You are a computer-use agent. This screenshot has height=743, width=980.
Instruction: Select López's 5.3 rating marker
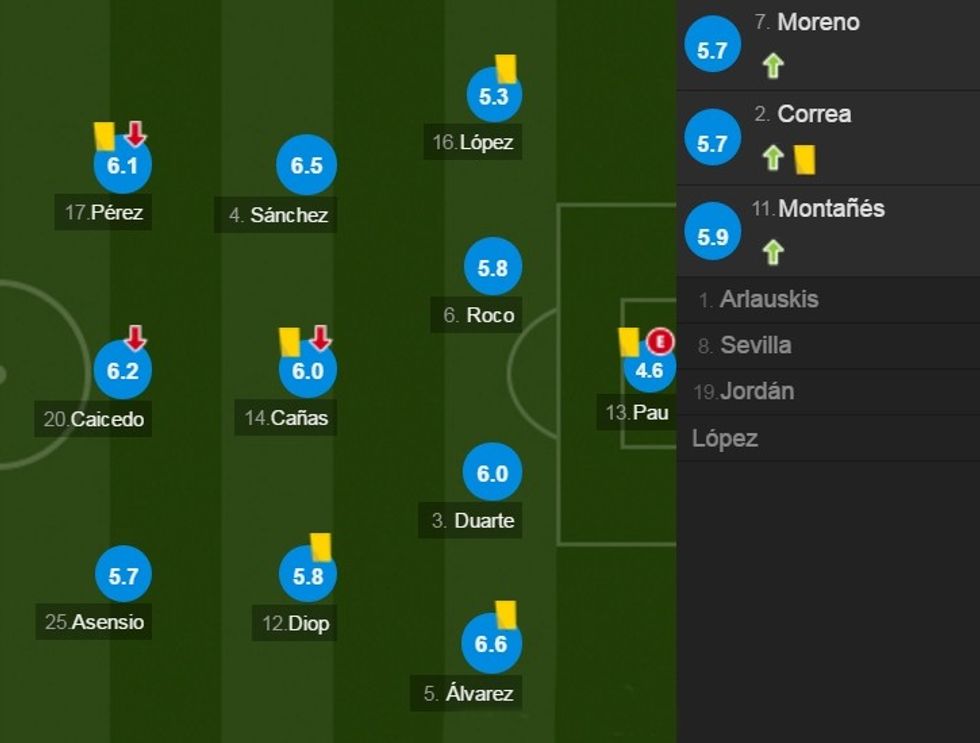(x=494, y=97)
